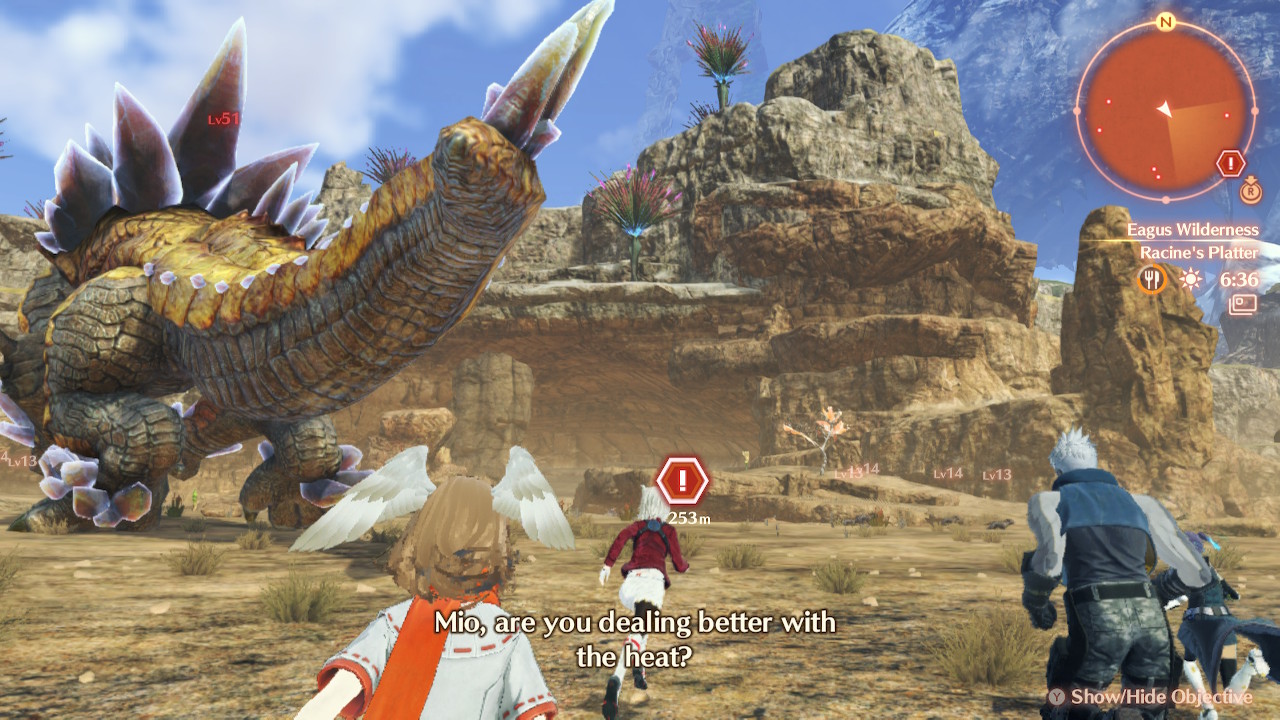This screenshot has height=720, width=1280.
Task: Click the circular orange minimap
Action: (1165, 110)
